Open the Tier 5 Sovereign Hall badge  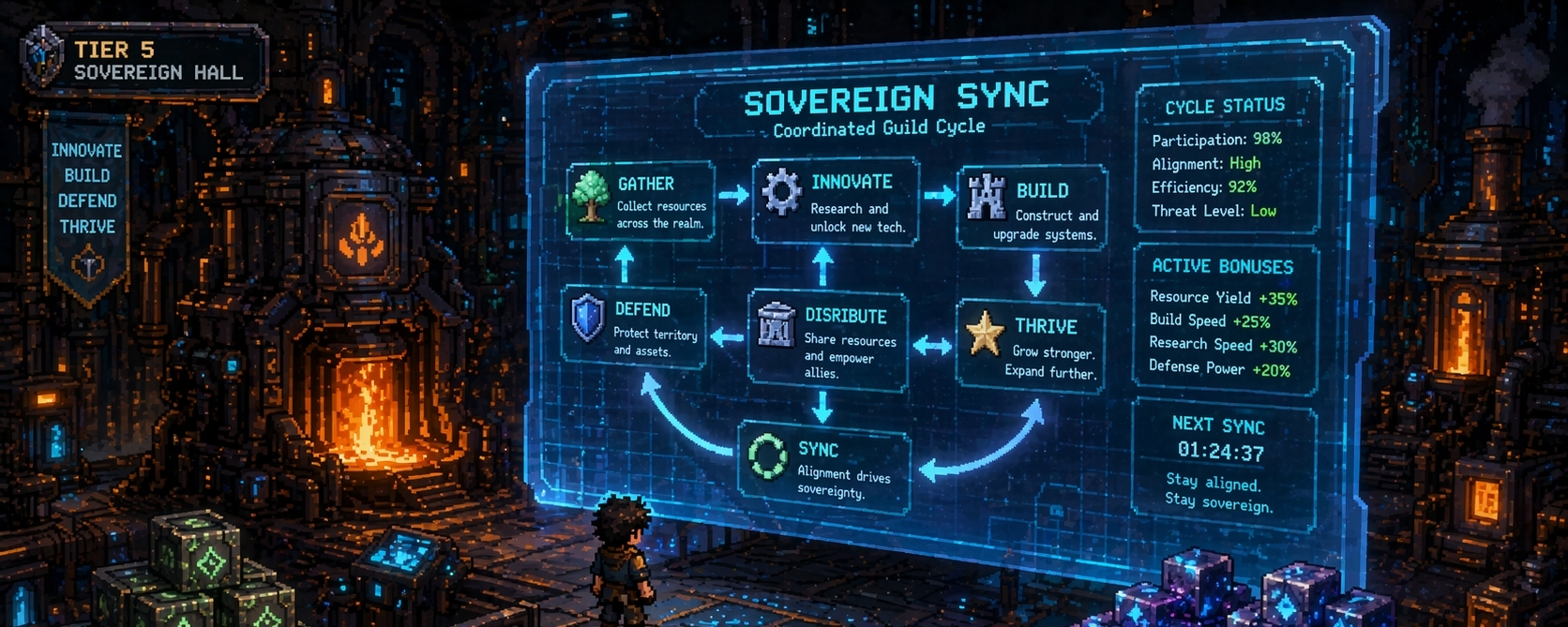click(x=145, y=60)
